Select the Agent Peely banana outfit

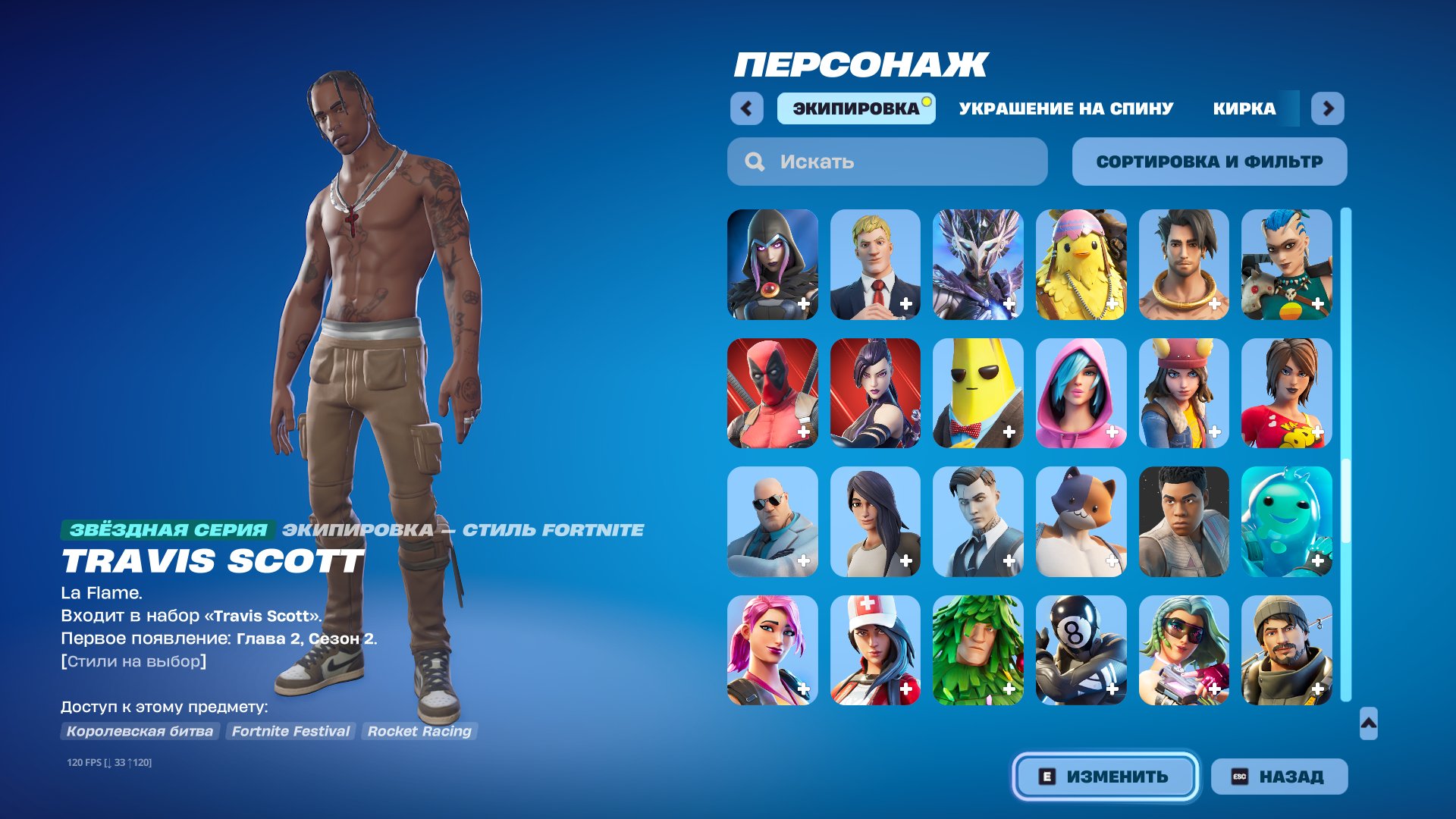(x=978, y=393)
